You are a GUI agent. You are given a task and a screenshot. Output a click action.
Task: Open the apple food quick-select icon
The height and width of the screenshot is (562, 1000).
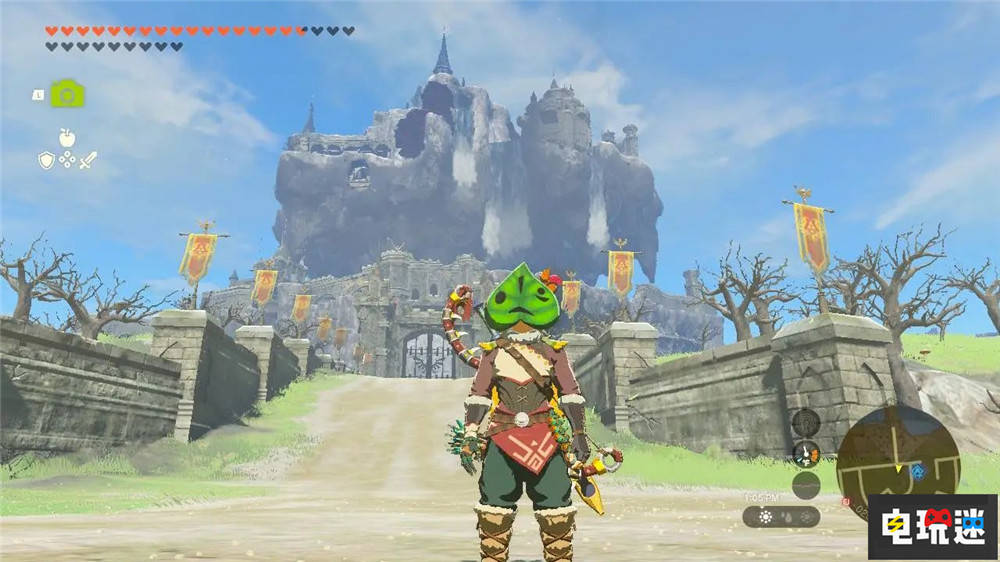[66, 137]
